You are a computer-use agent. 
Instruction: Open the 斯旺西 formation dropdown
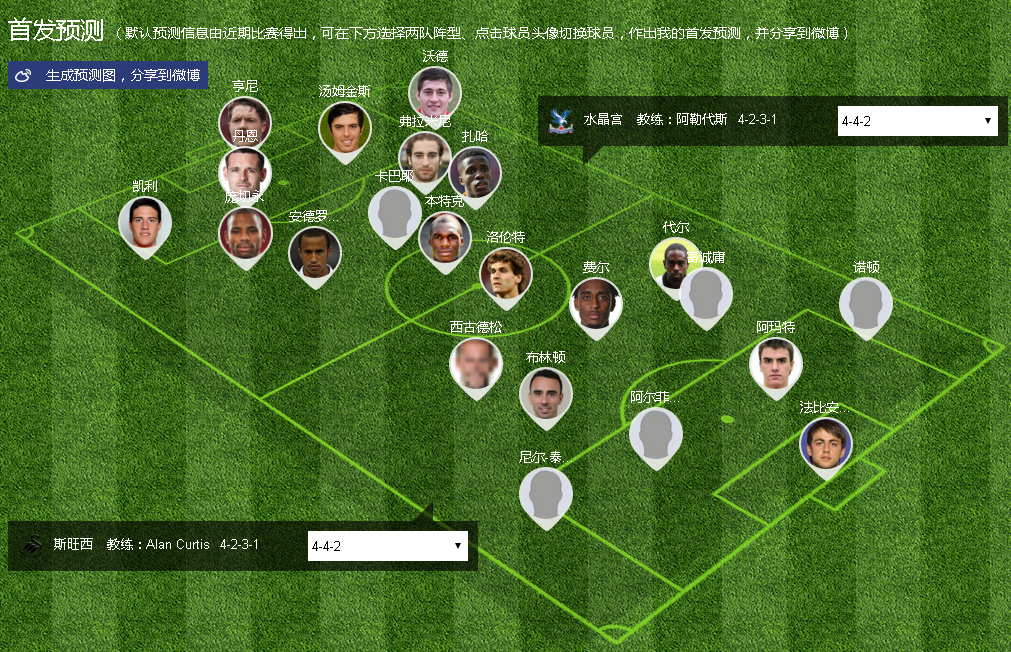(387, 546)
